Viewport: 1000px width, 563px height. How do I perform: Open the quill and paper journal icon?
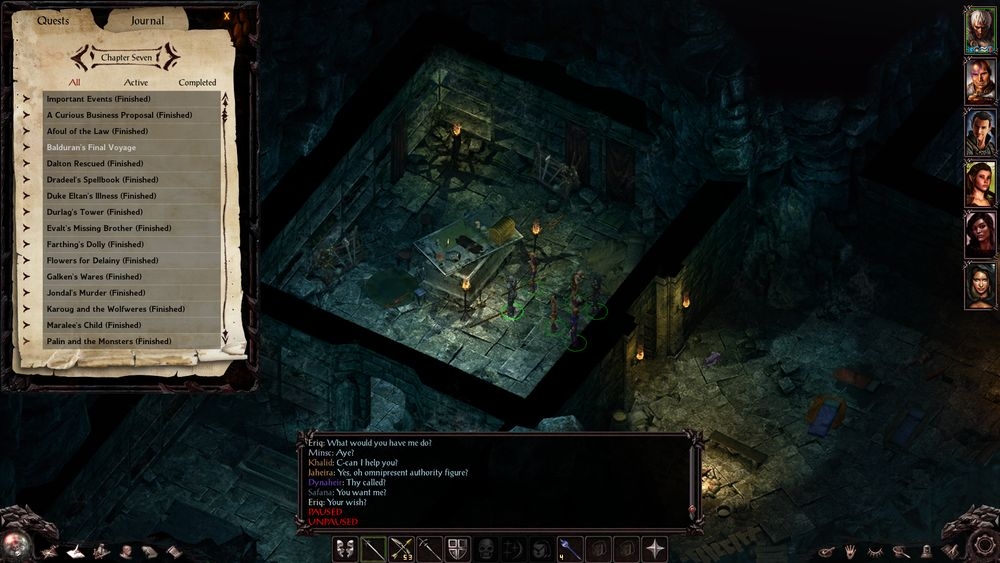click(75, 551)
